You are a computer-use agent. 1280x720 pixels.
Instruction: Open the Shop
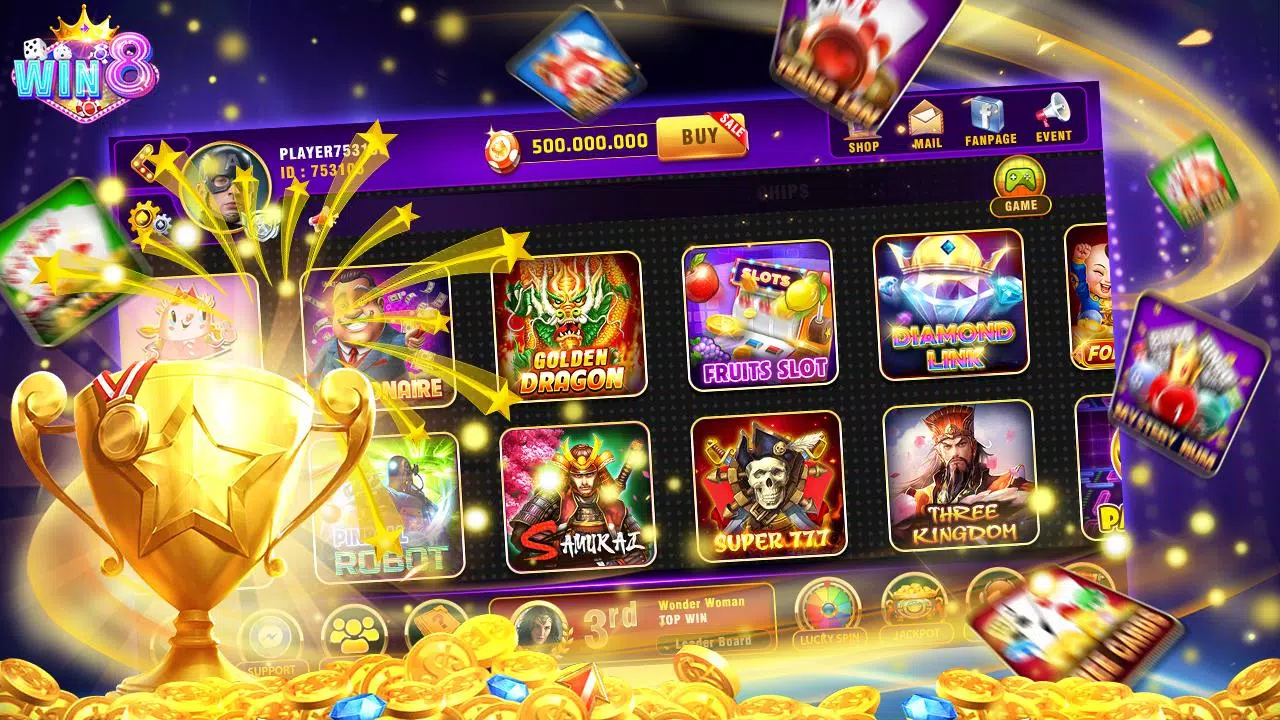coord(862,125)
